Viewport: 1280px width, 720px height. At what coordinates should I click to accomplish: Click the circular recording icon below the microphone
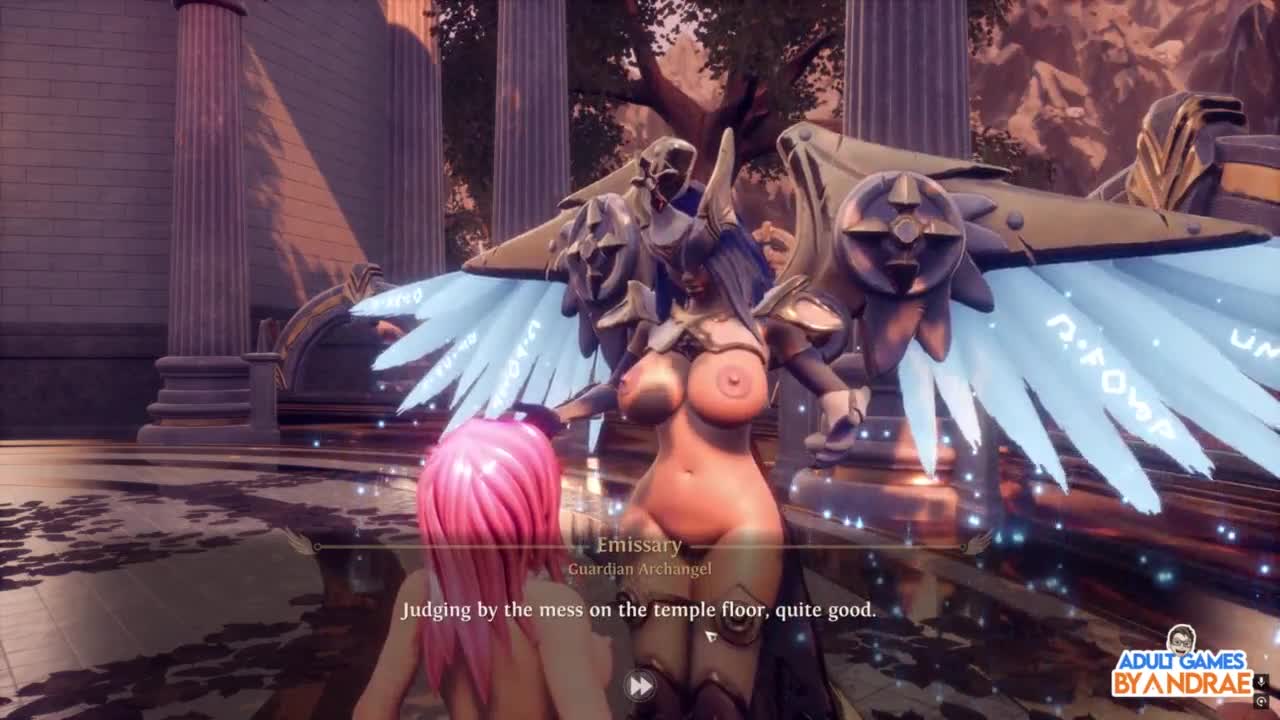[x=1261, y=702]
